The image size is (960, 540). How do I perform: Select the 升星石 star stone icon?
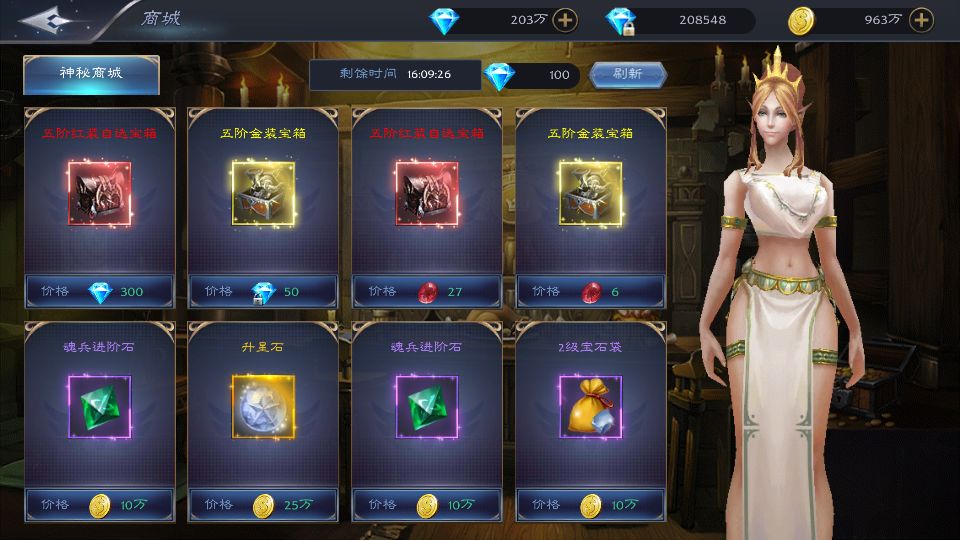pyautogui.click(x=263, y=405)
